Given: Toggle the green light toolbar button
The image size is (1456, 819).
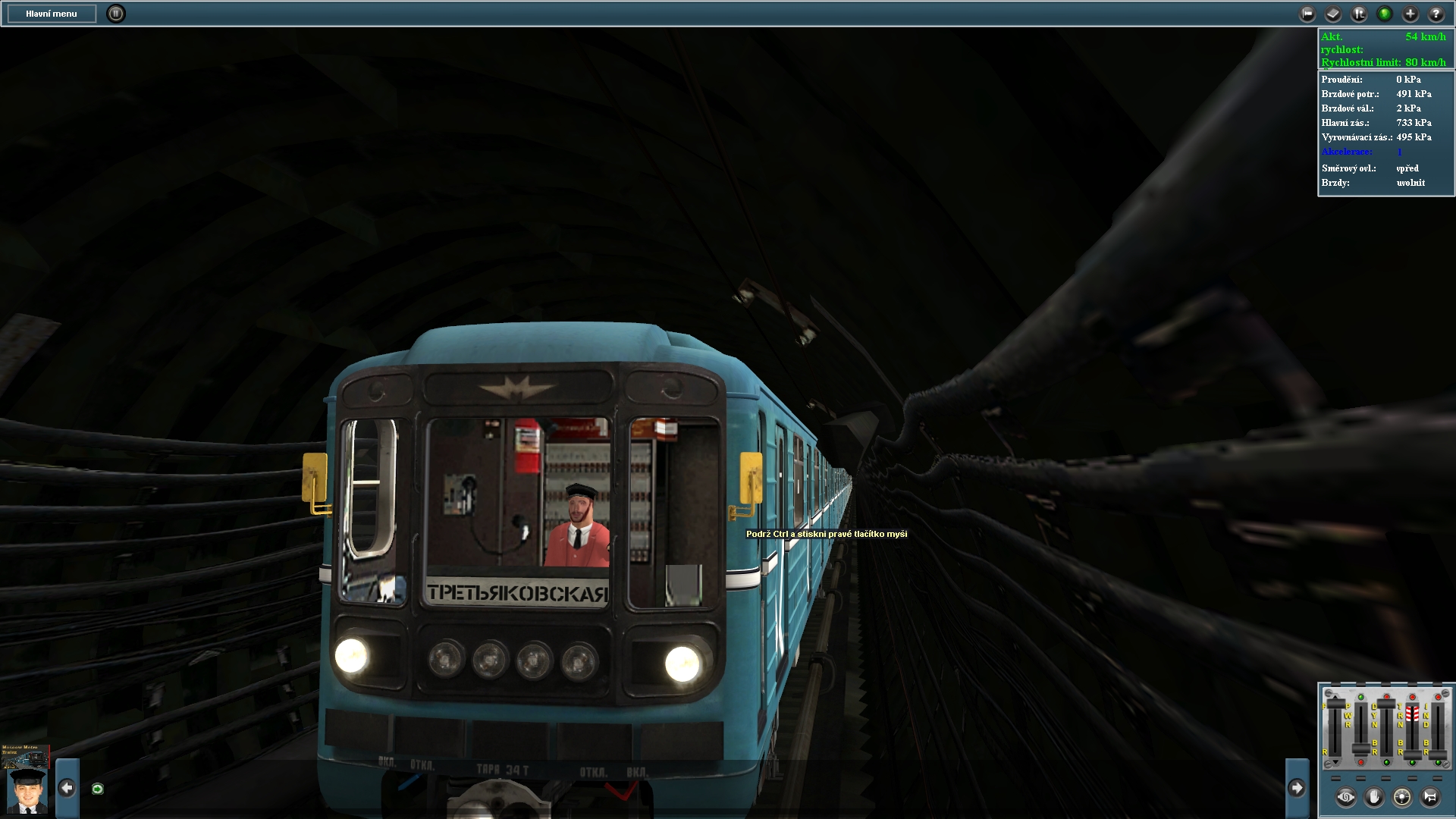Looking at the screenshot, I should [x=1385, y=14].
